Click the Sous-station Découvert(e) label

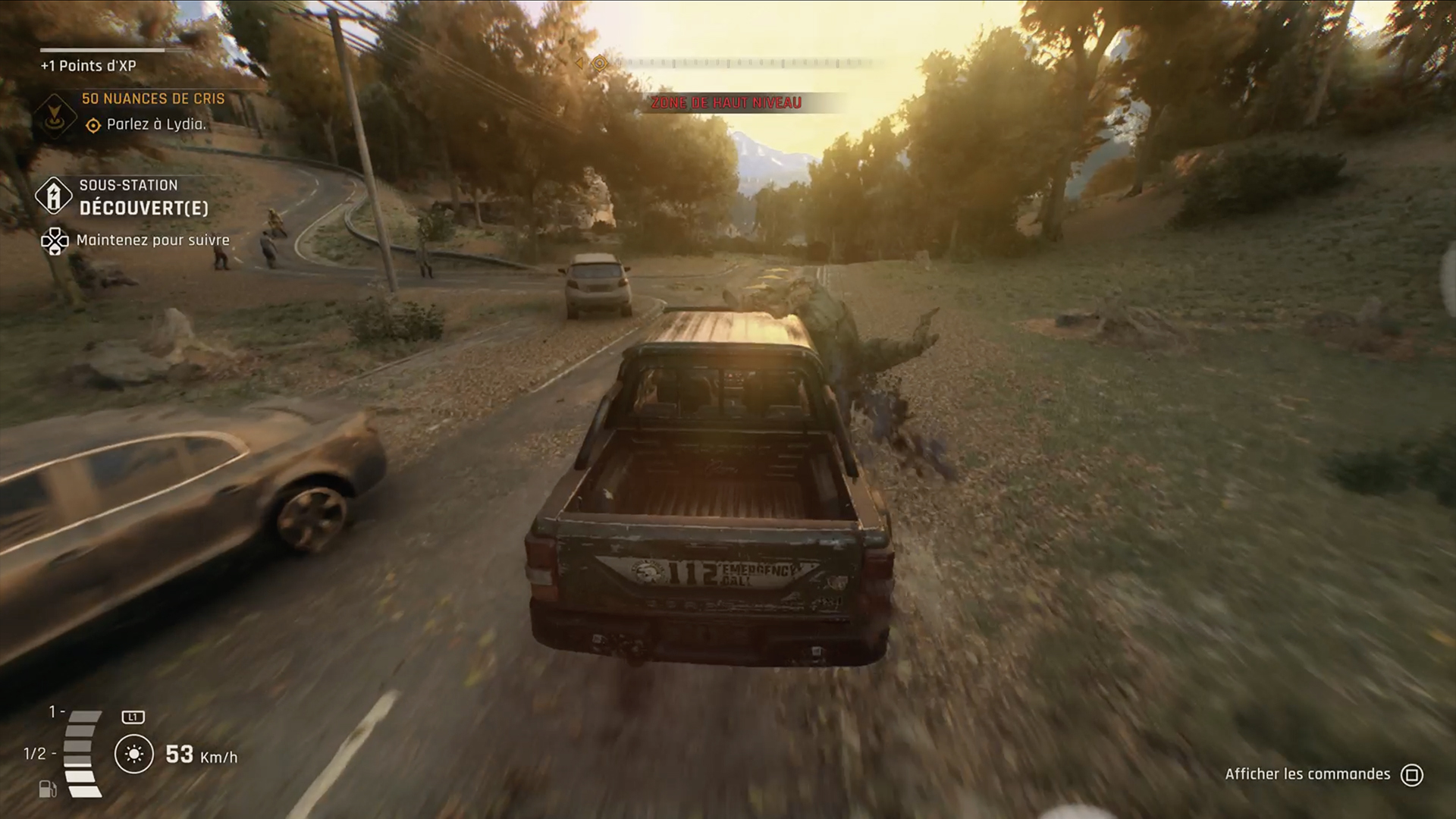pyautogui.click(x=144, y=196)
